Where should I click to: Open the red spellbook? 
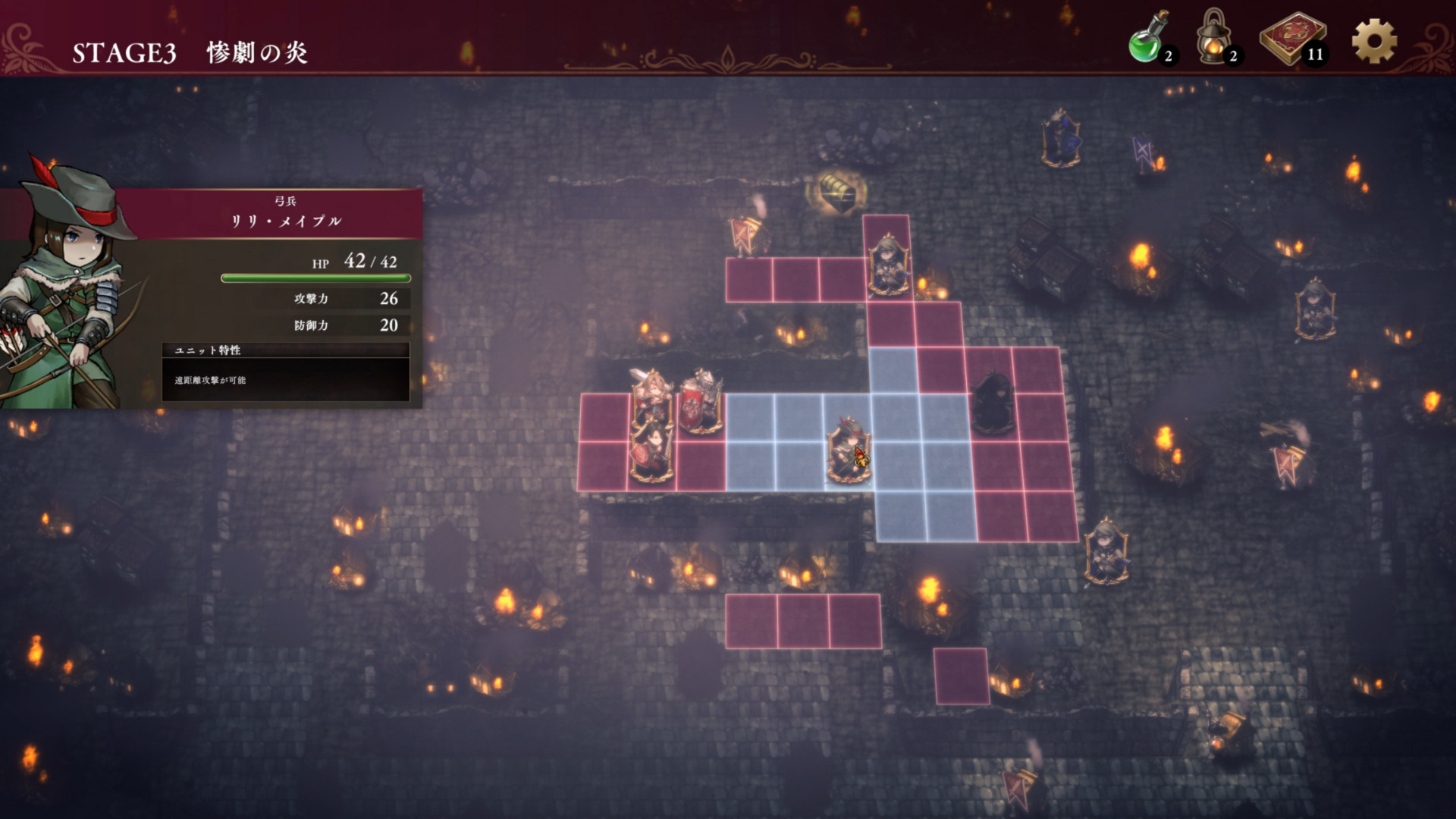pos(1292,39)
